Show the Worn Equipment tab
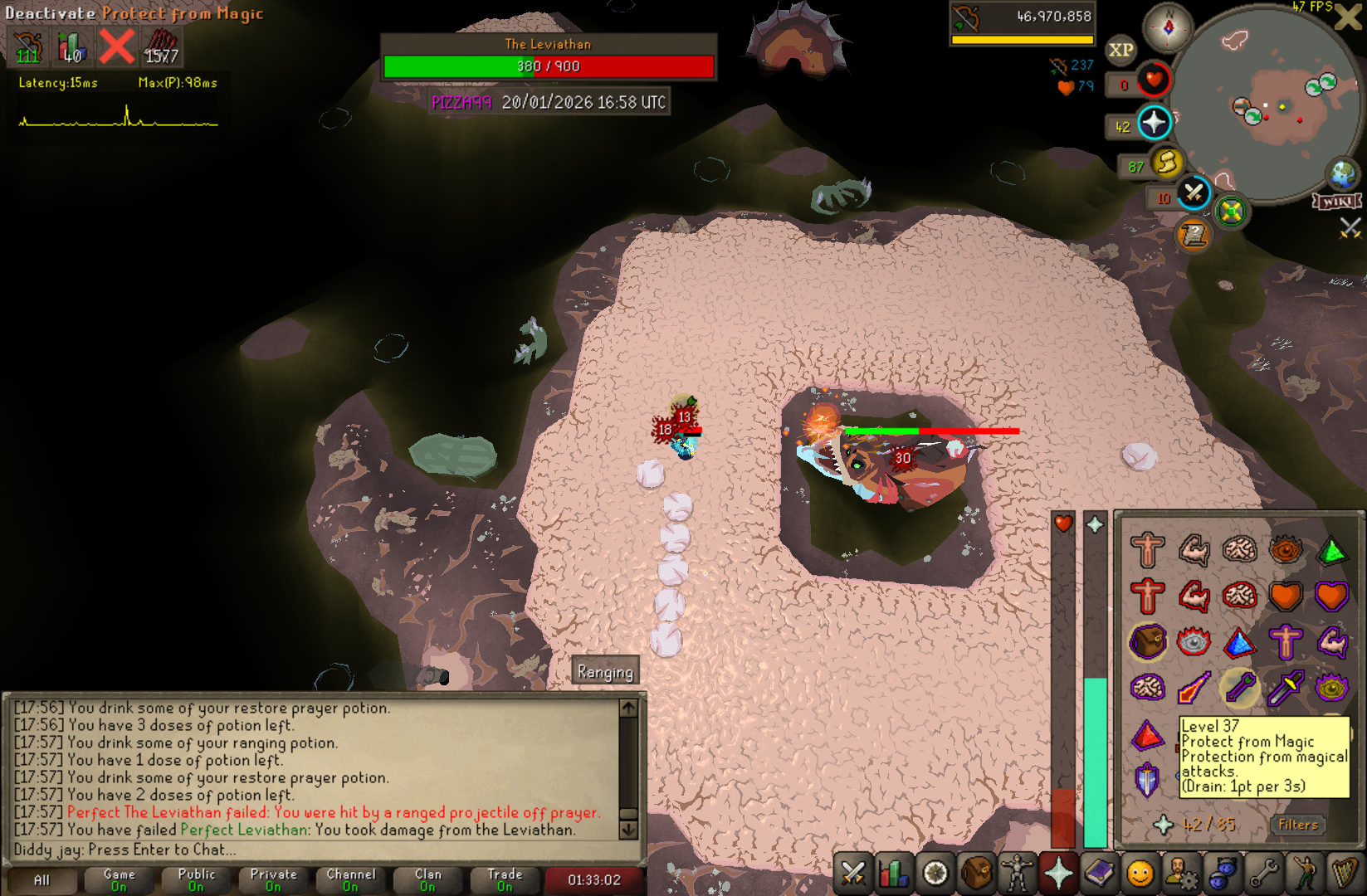This screenshot has width=1367, height=896. coord(1018,874)
